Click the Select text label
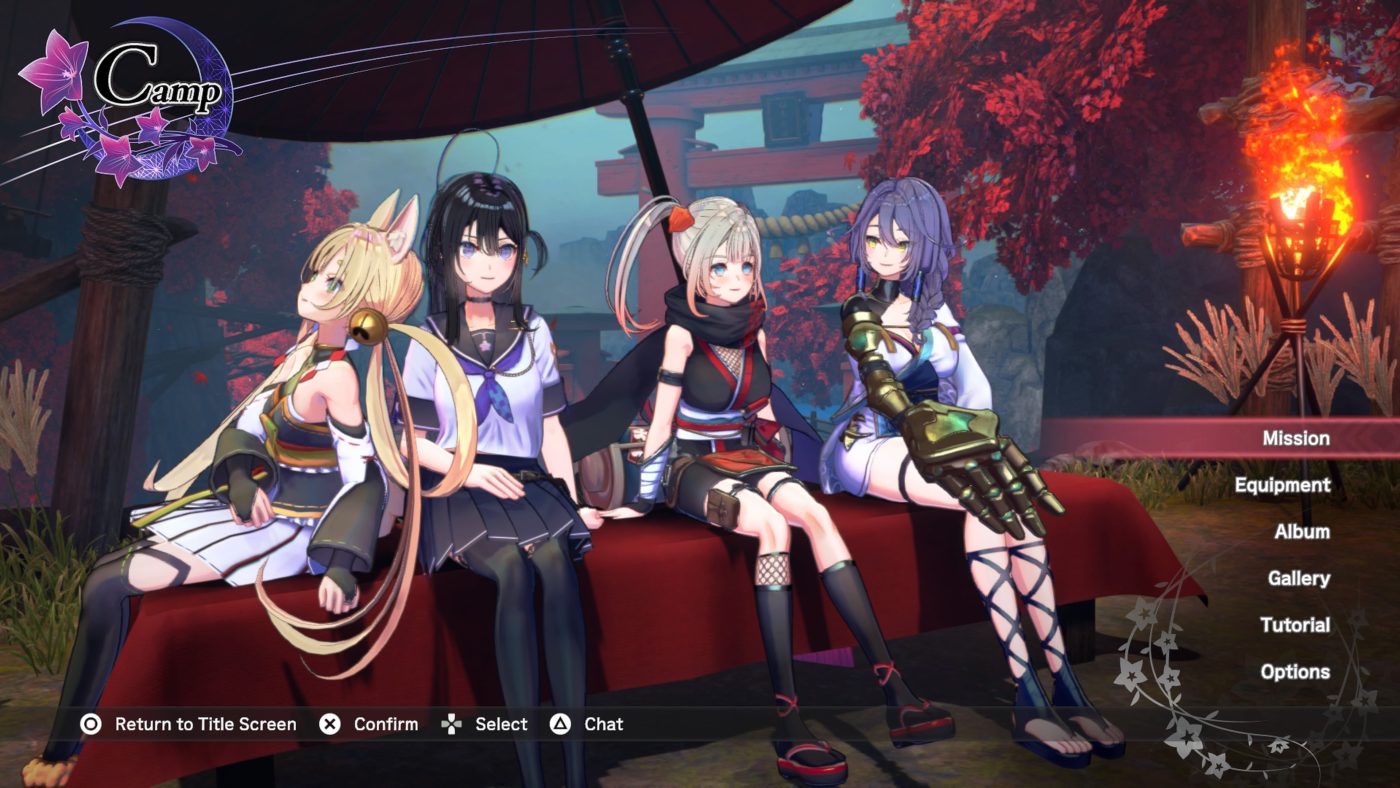 pyautogui.click(x=501, y=723)
